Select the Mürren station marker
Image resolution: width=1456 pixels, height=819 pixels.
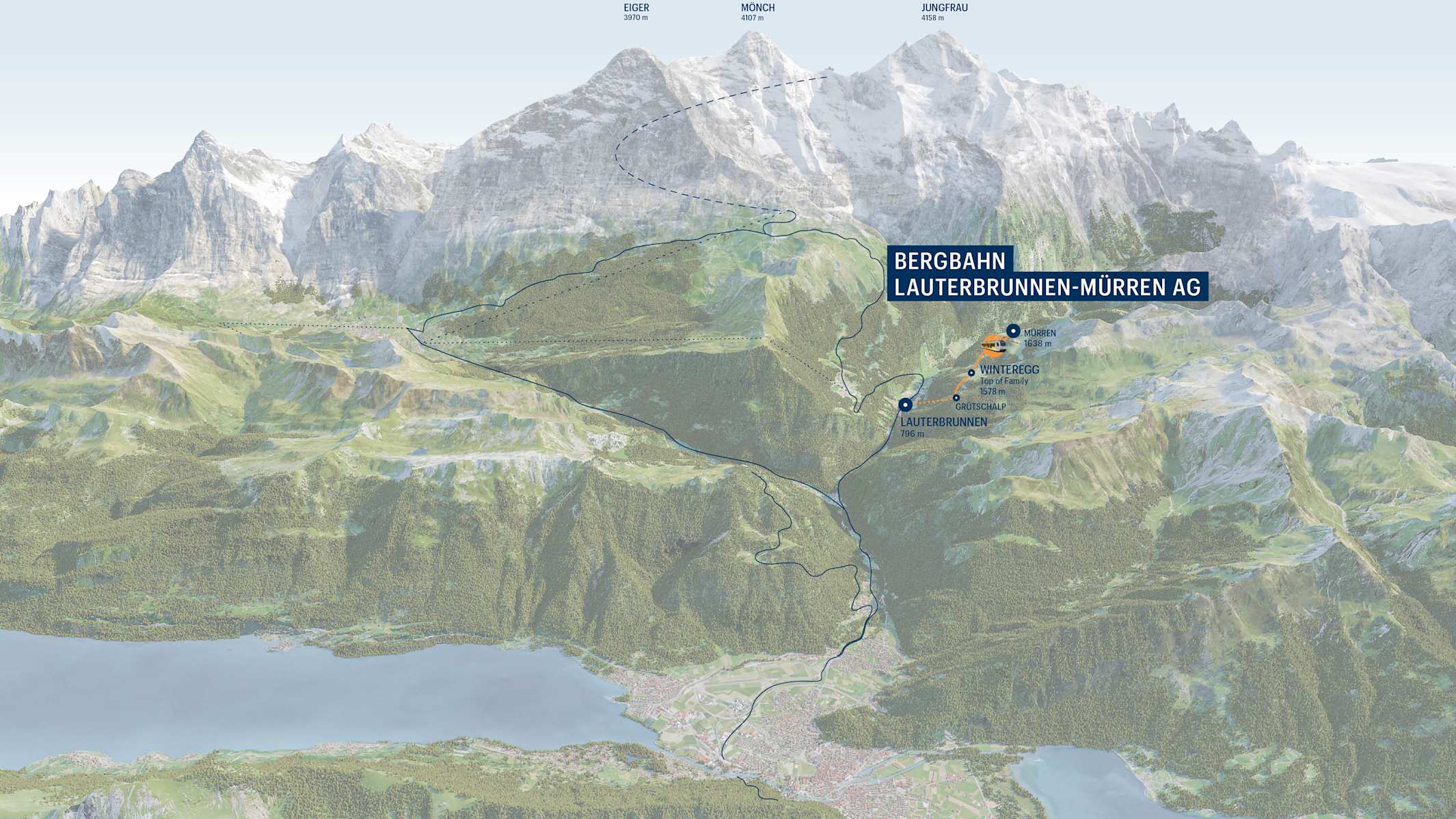coord(1013,332)
